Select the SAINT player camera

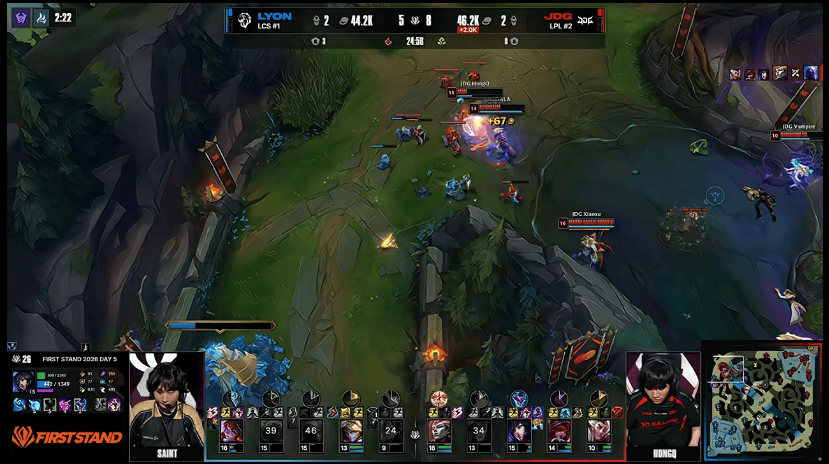(167, 405)
